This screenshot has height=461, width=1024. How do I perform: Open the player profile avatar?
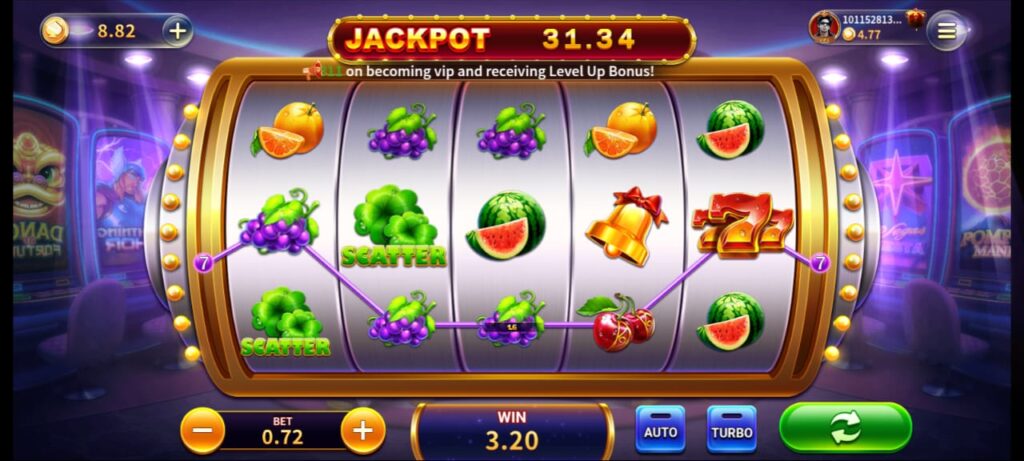coord(824,27)
